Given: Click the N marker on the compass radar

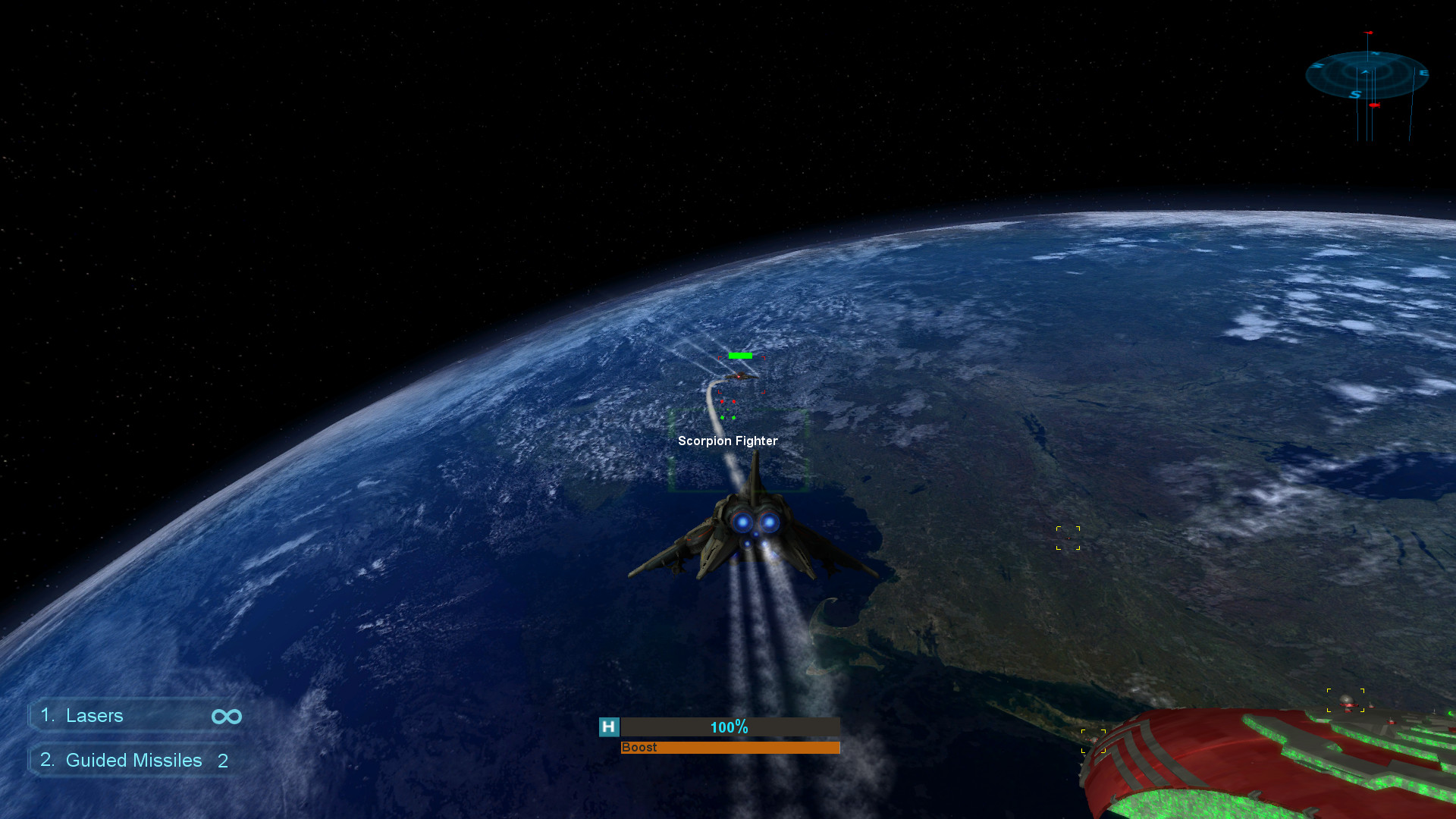Looking at the screenshot, I should 1376,53.
